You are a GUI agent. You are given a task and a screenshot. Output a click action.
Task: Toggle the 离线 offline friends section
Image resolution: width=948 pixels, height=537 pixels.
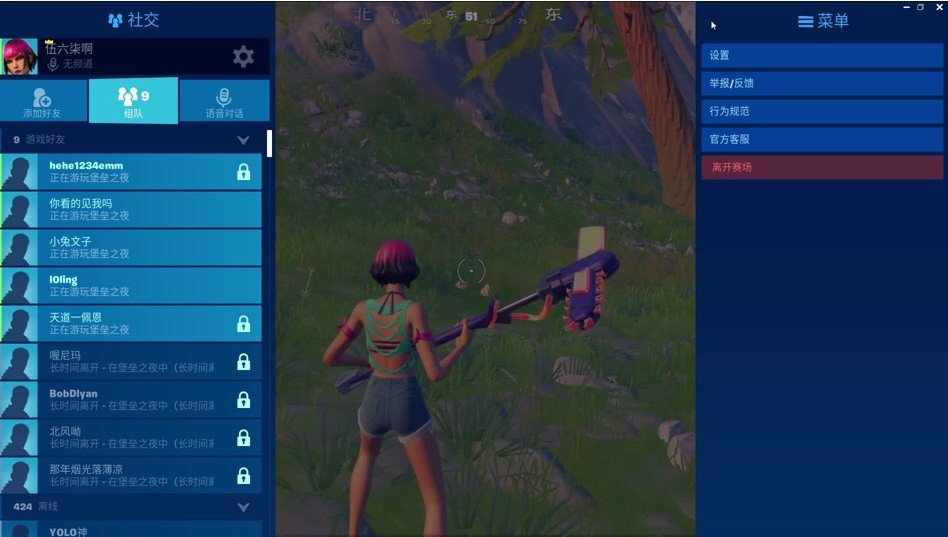coord(243,507)
